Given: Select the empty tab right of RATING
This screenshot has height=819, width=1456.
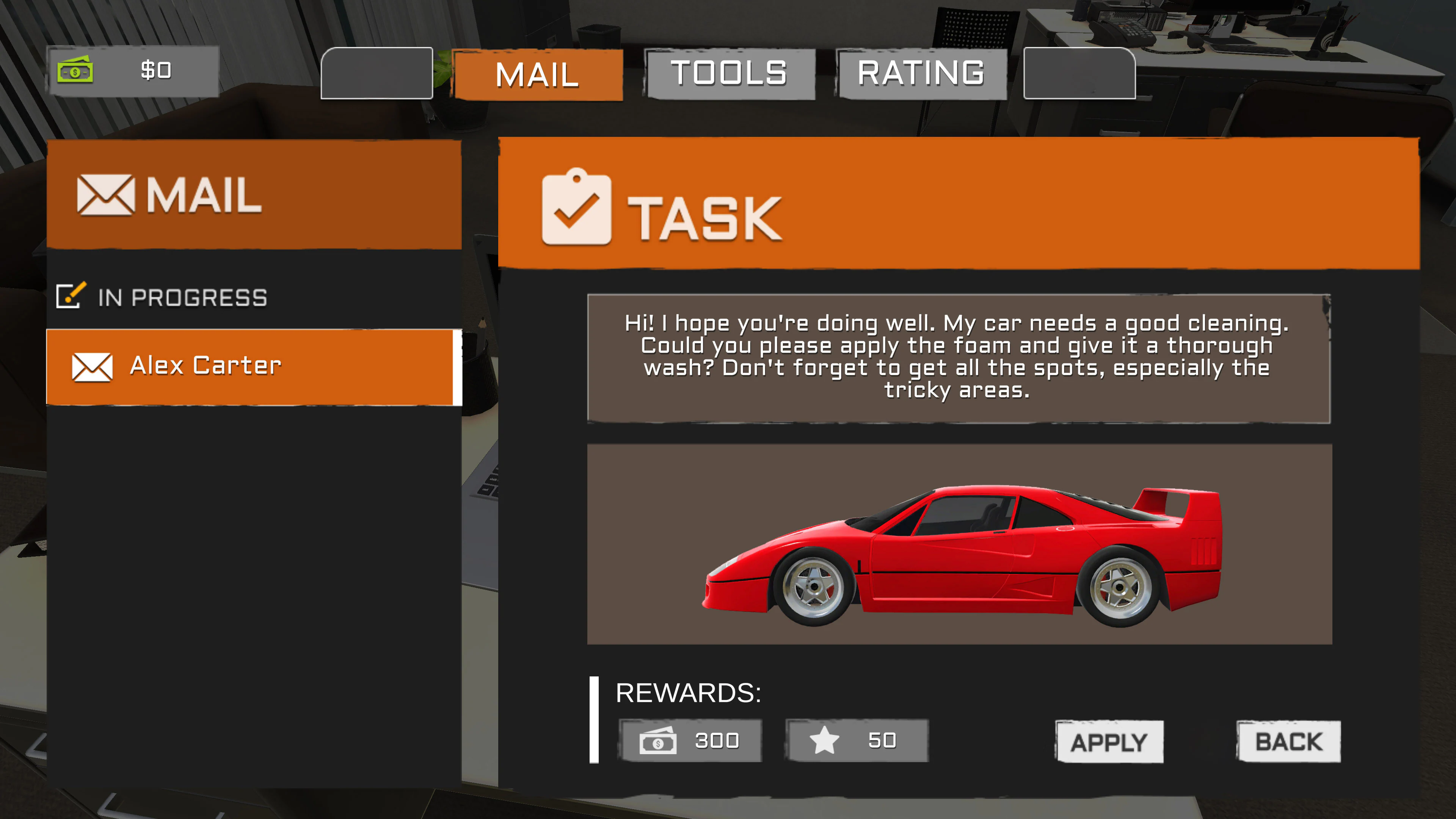Looking at the screenshot, I should coord(1080,74).
